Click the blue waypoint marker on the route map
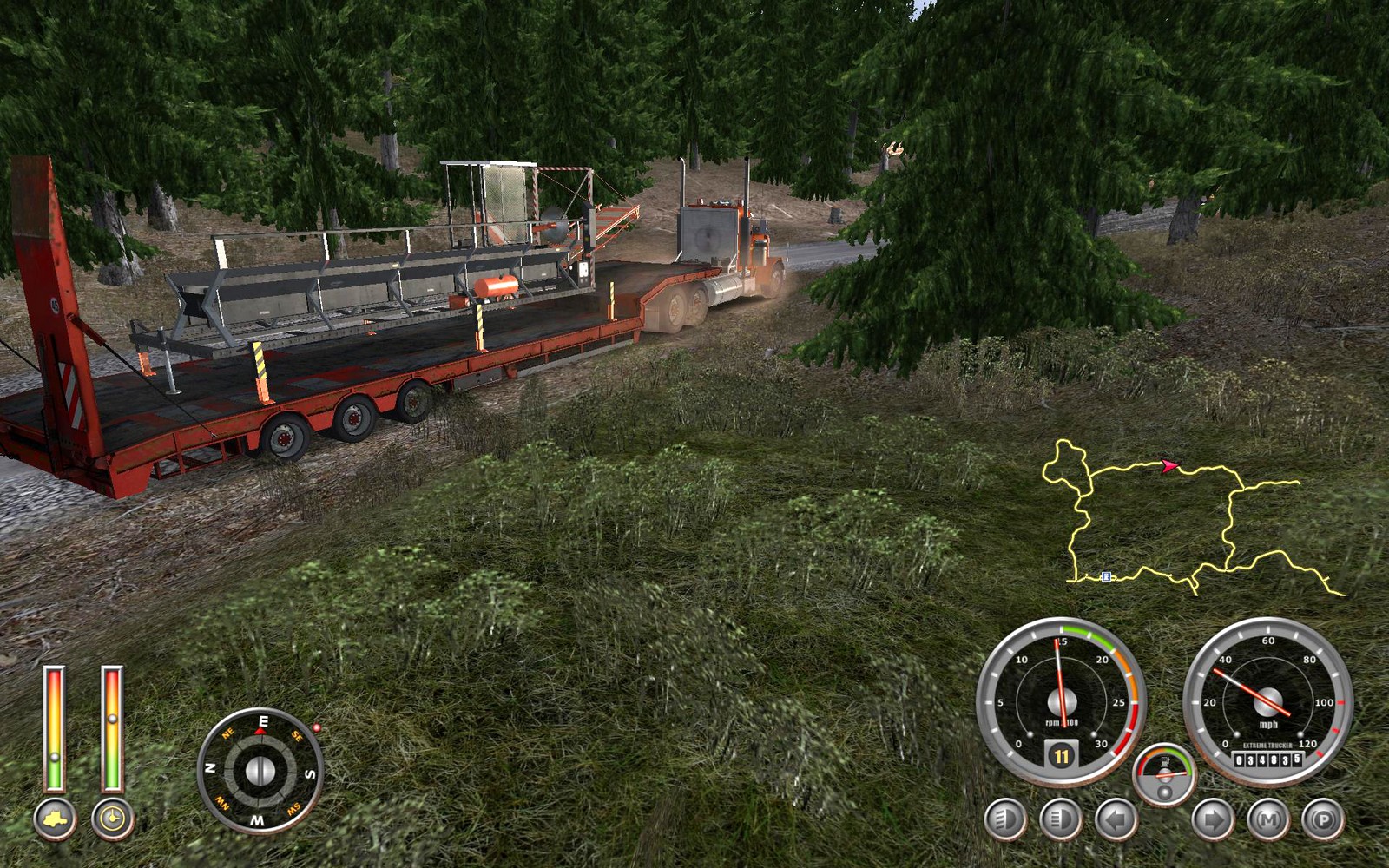Image resolution: width=1389 pixels, height=868 pixels. click(1106, 576)
